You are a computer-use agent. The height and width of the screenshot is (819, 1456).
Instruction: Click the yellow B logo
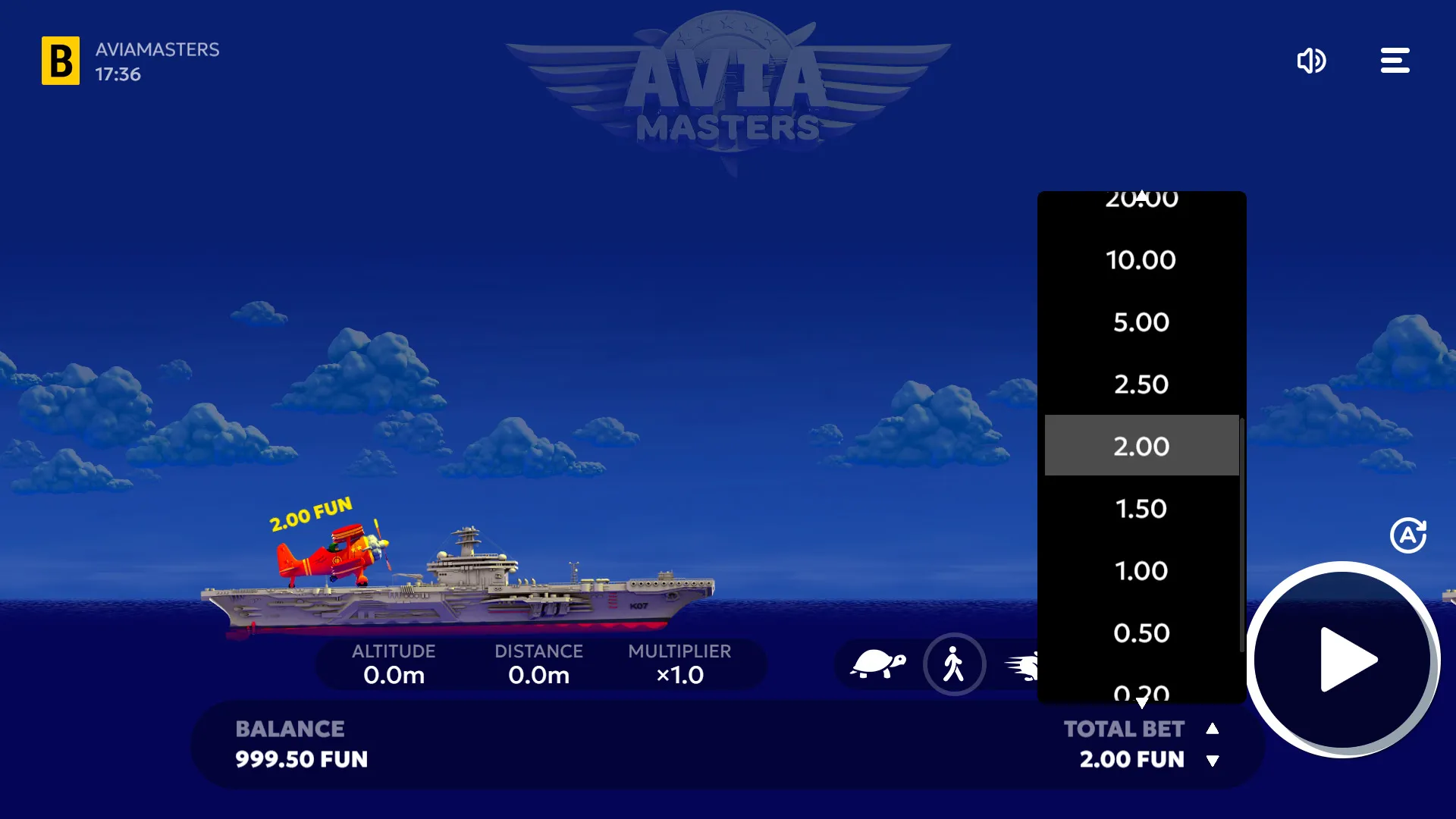[61, 61]
